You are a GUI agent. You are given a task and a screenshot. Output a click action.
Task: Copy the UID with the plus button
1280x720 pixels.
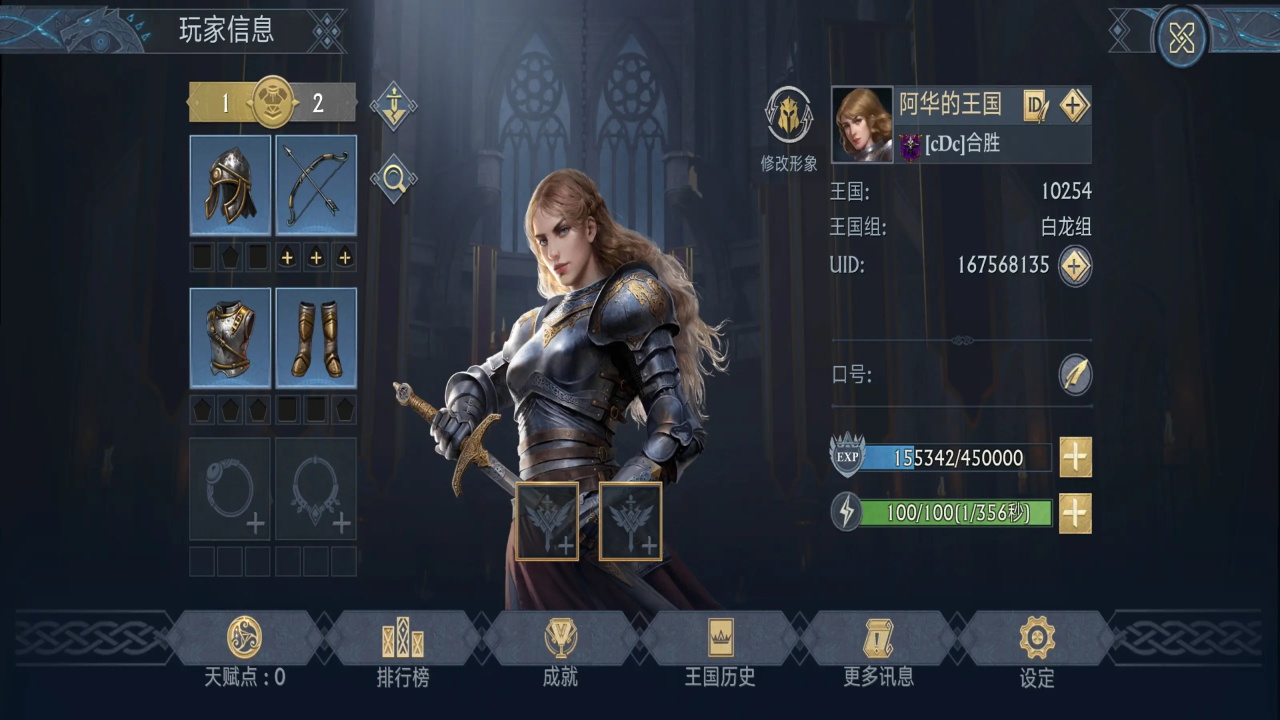point(1075,265)
